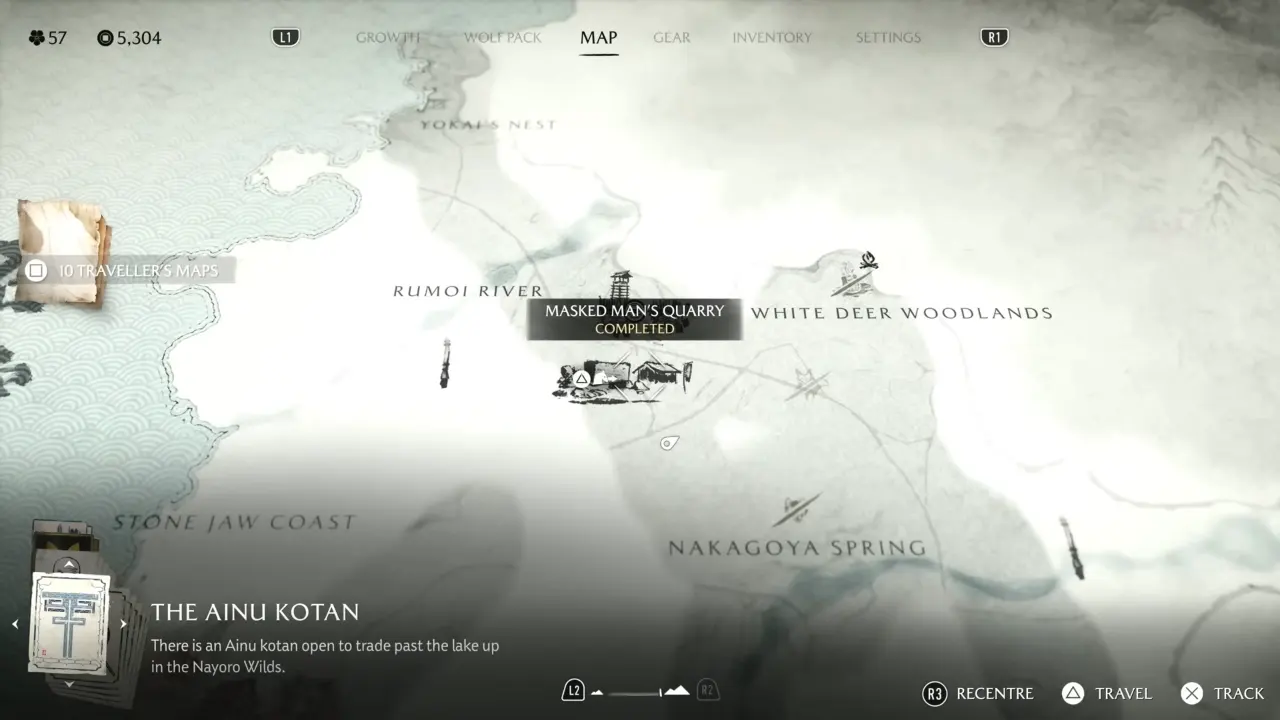Open the Wolf Pack tab
Screen dimensions: 1280x720
502,38
